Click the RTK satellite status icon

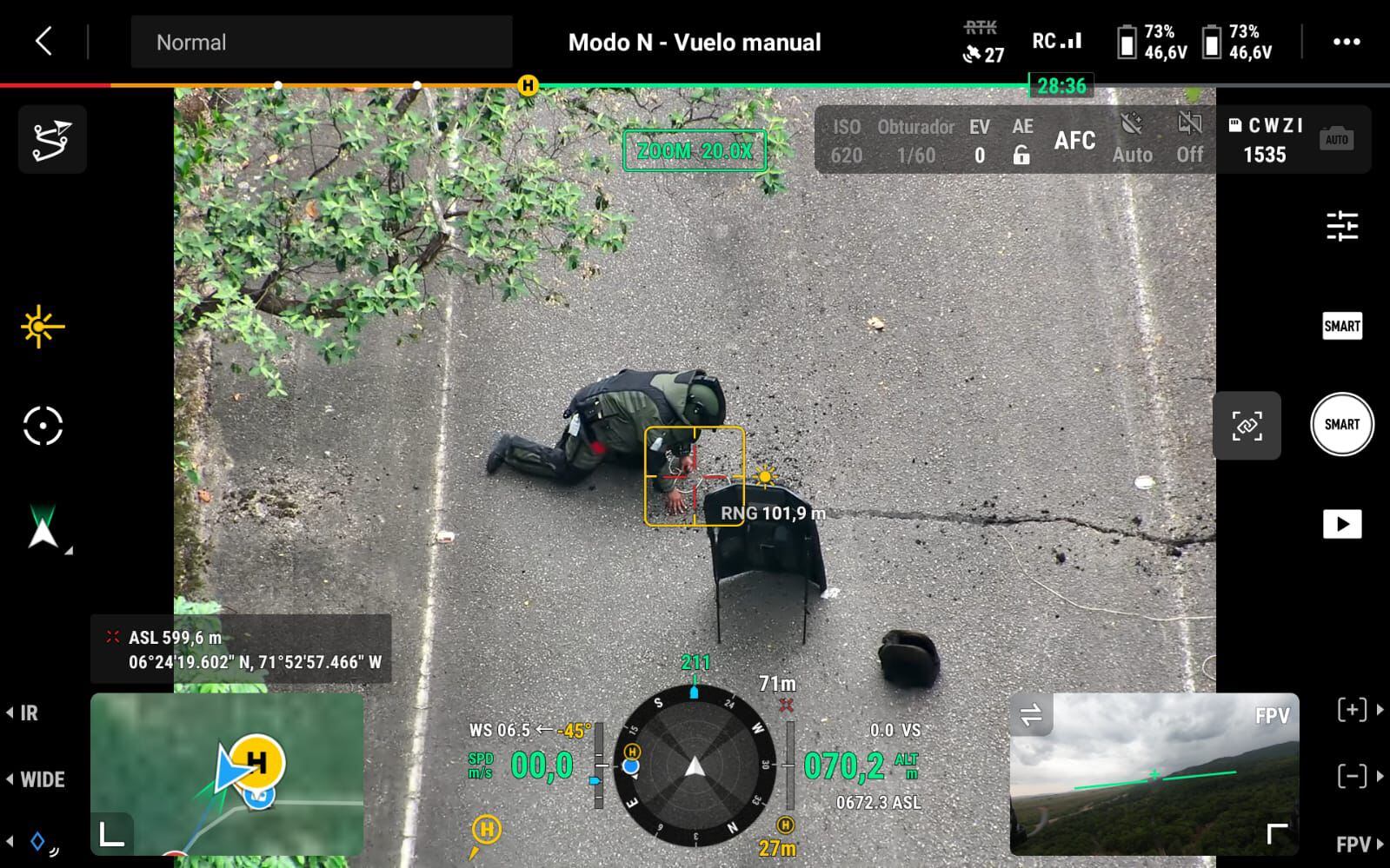click(x=980, y=42)
